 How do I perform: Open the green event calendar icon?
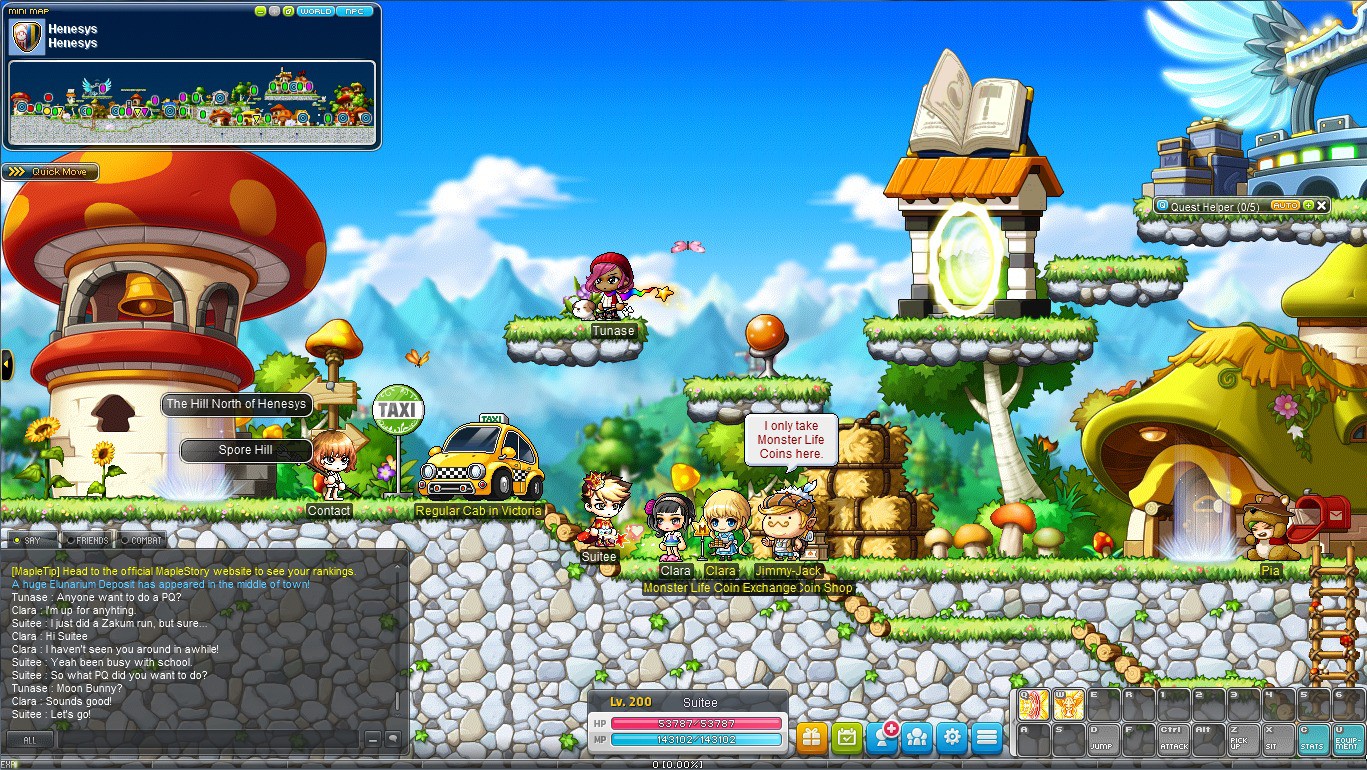click(x=846, y=736)
